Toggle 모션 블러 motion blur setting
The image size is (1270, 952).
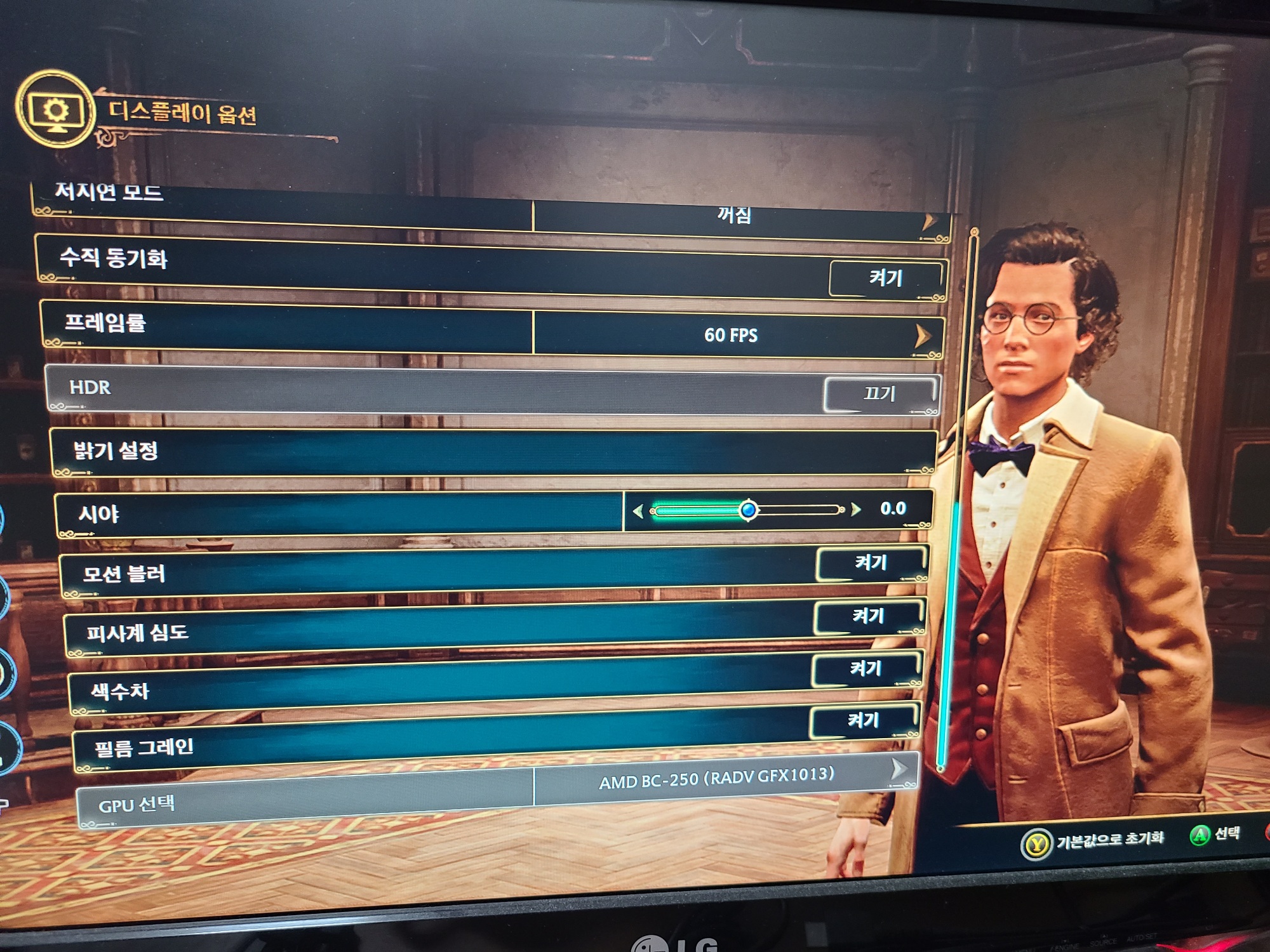[871, 564]
